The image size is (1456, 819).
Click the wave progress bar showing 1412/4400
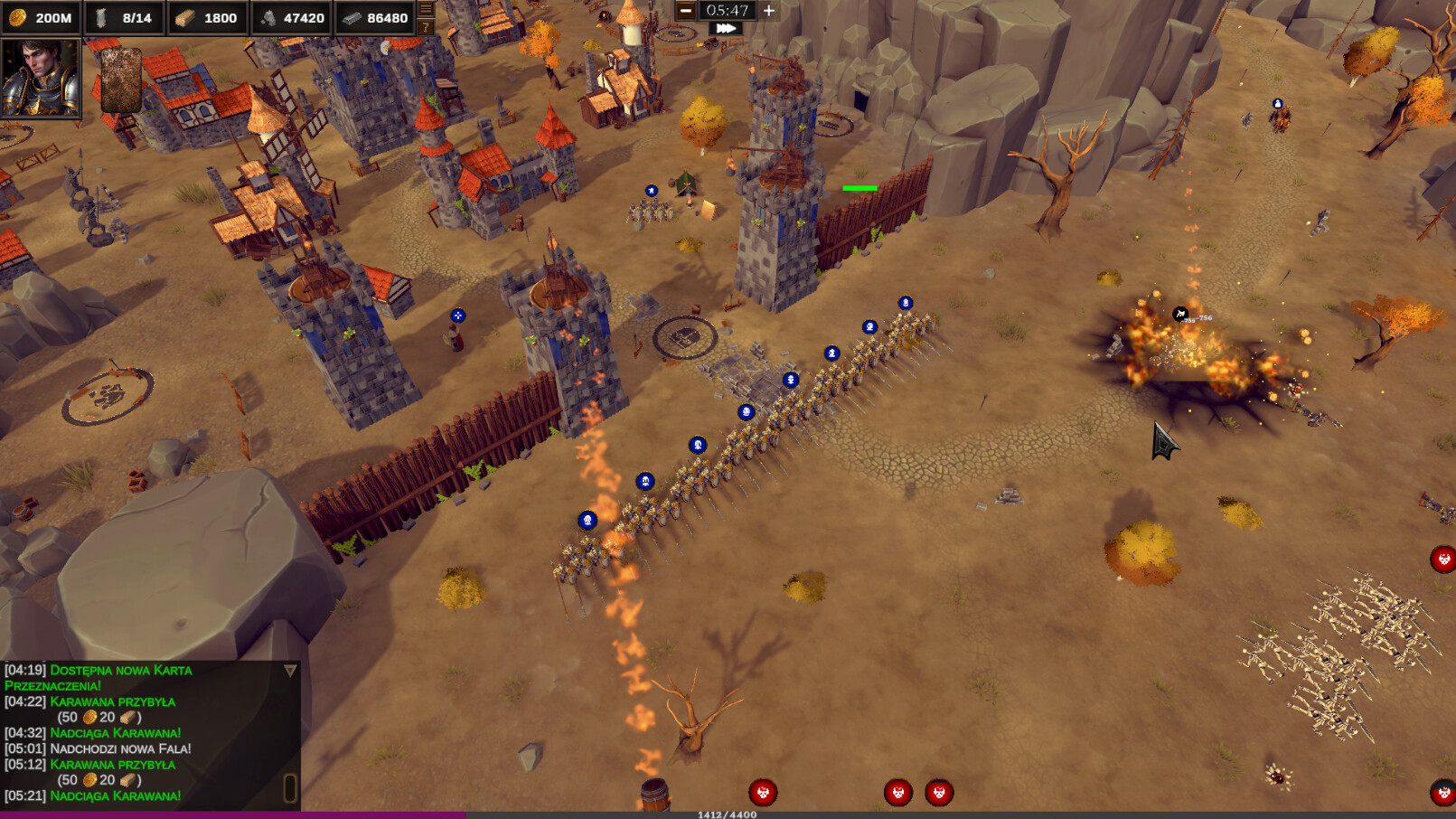pyautogui.click(x=728, y=813)
